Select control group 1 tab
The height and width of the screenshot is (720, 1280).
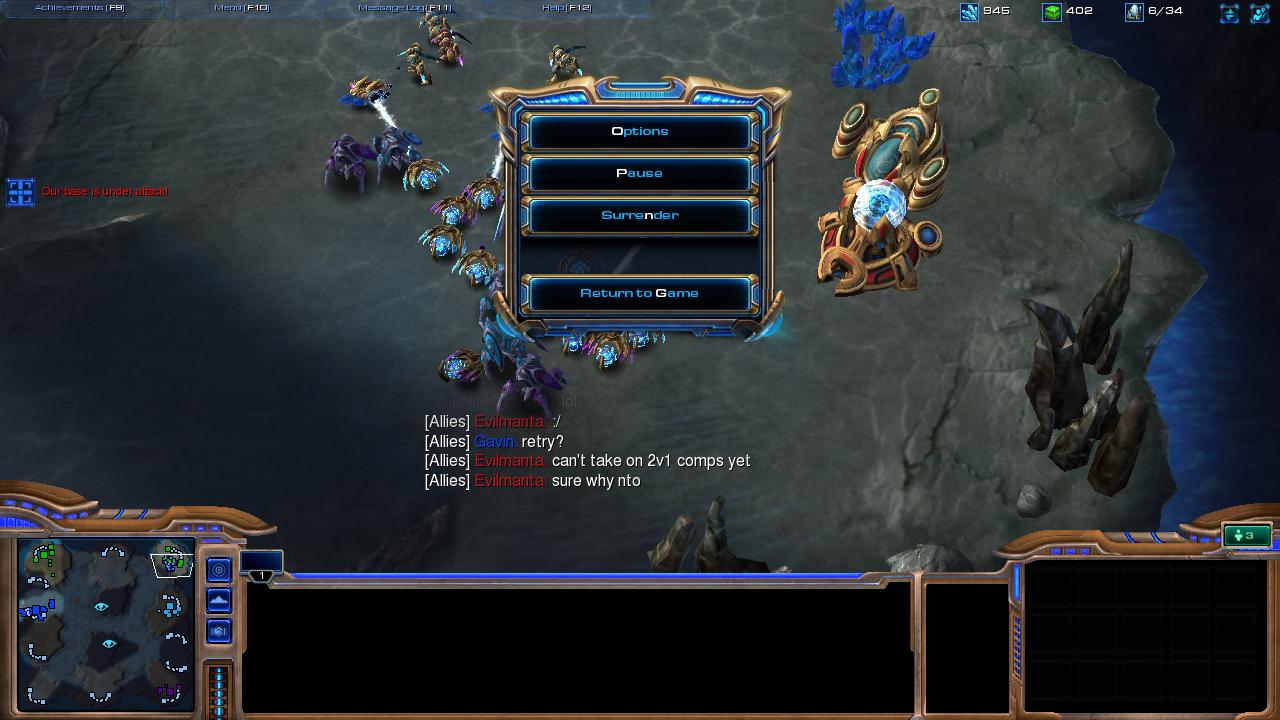click(261, 566)
